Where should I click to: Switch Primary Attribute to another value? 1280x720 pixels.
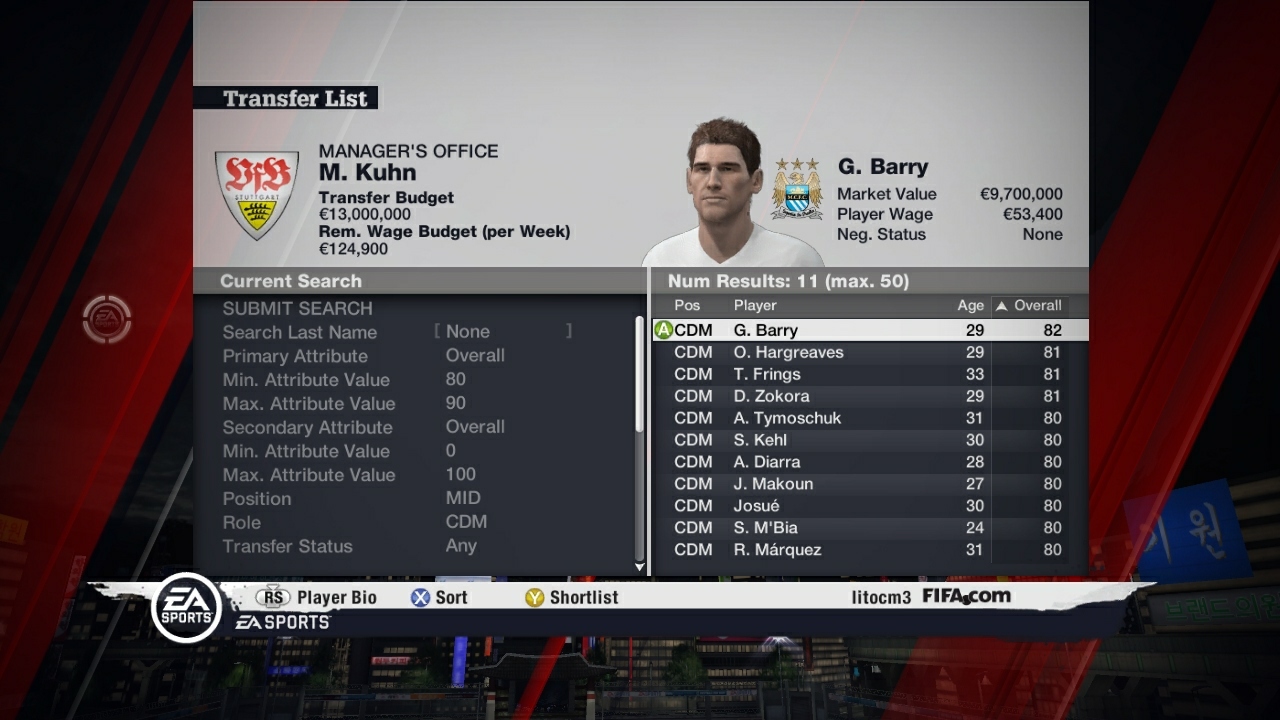tap(476, 355)
